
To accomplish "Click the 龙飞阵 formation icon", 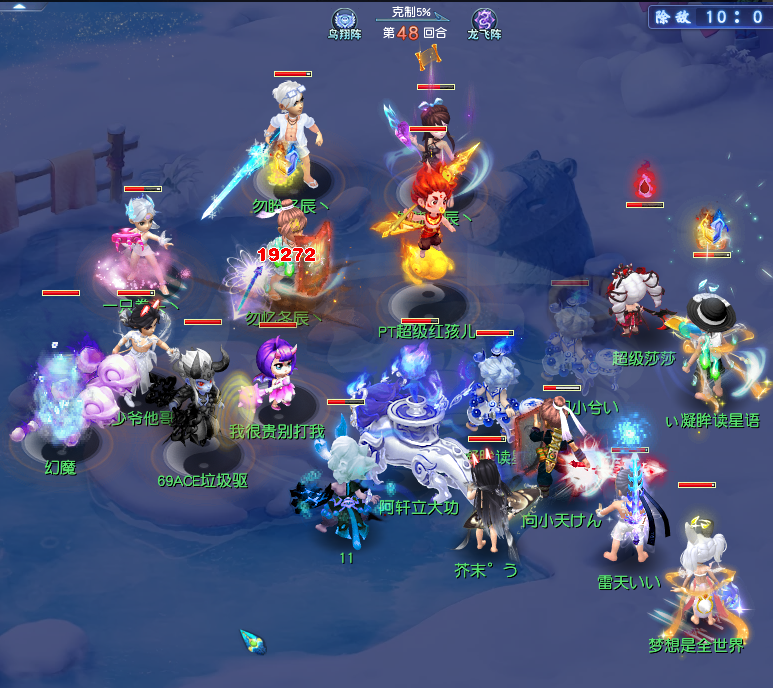I will click(x=484, y=18).
